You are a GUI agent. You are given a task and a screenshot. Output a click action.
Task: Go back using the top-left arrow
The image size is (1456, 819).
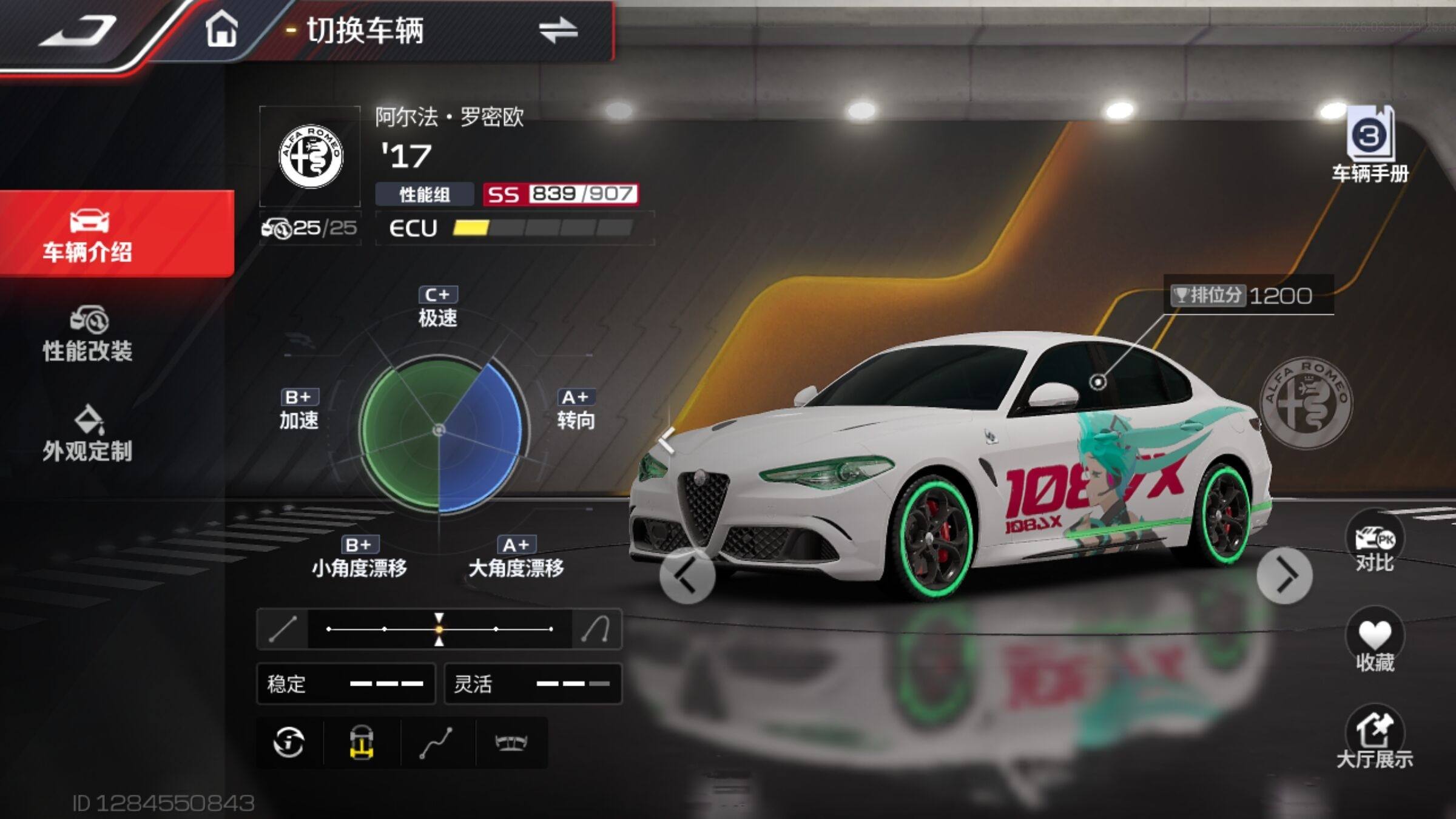[79, 32]
